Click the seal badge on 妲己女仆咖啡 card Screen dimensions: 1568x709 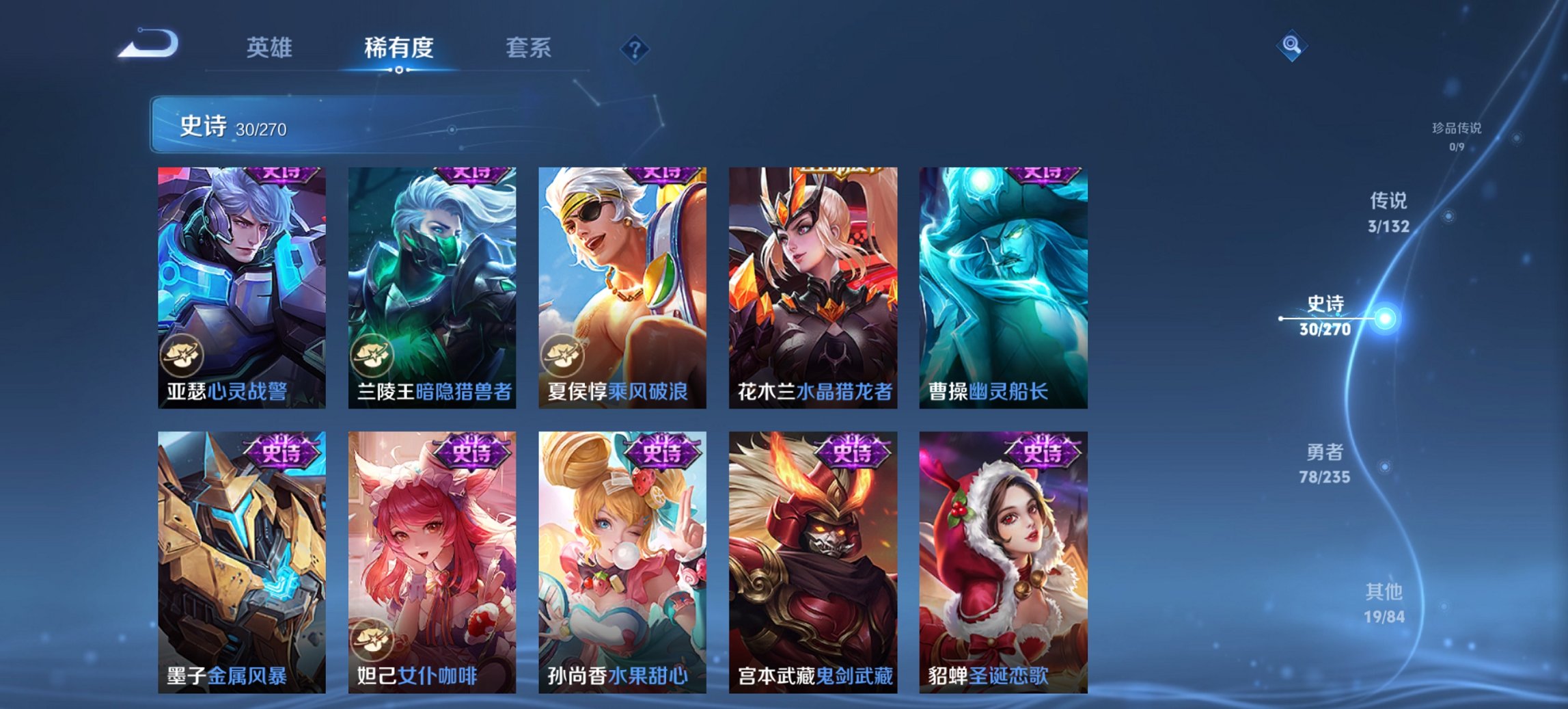pyautogui.click(x=373, y=636)
